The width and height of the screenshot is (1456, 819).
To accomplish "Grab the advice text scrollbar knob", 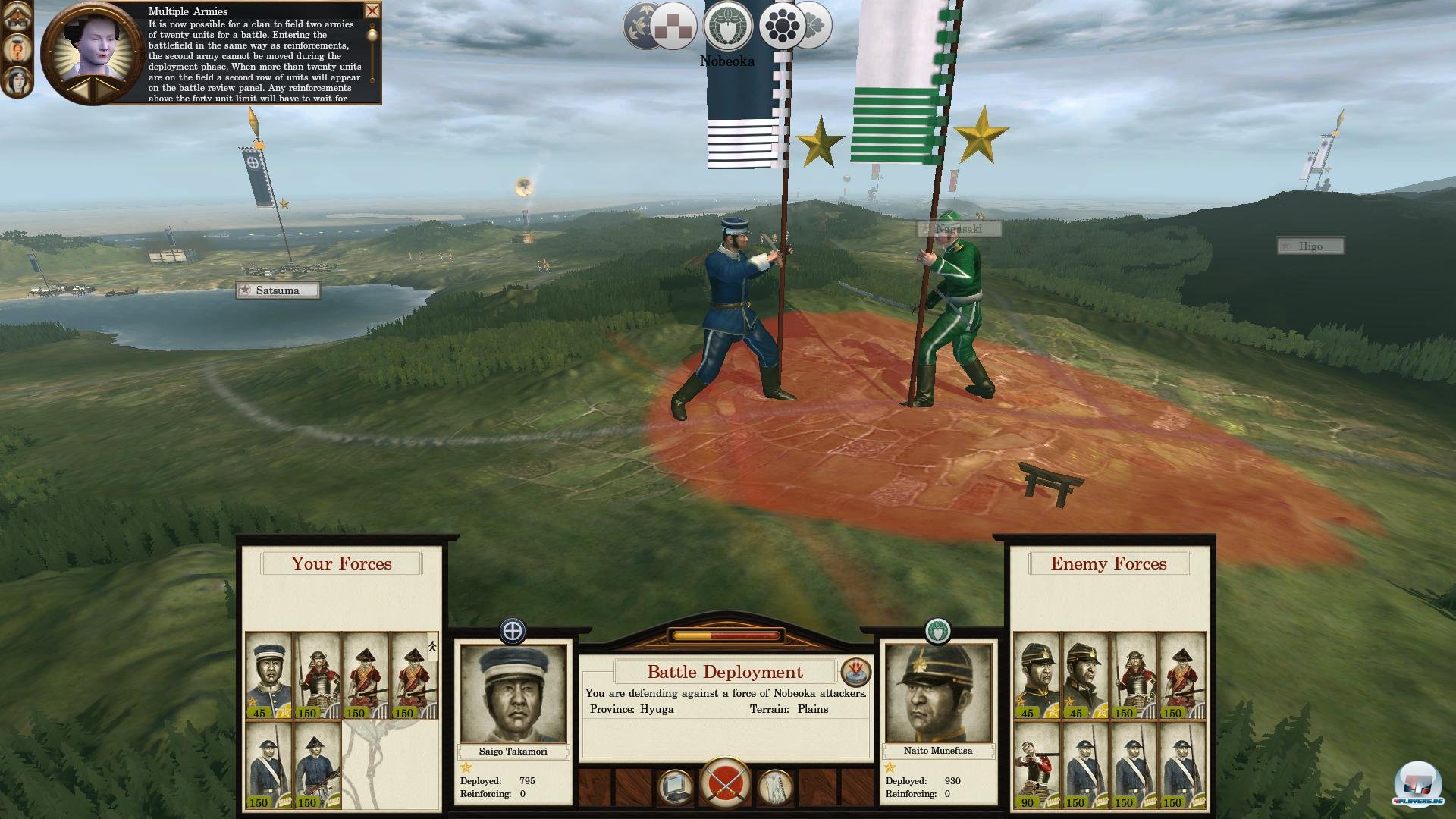I will (x=372, y=34).
